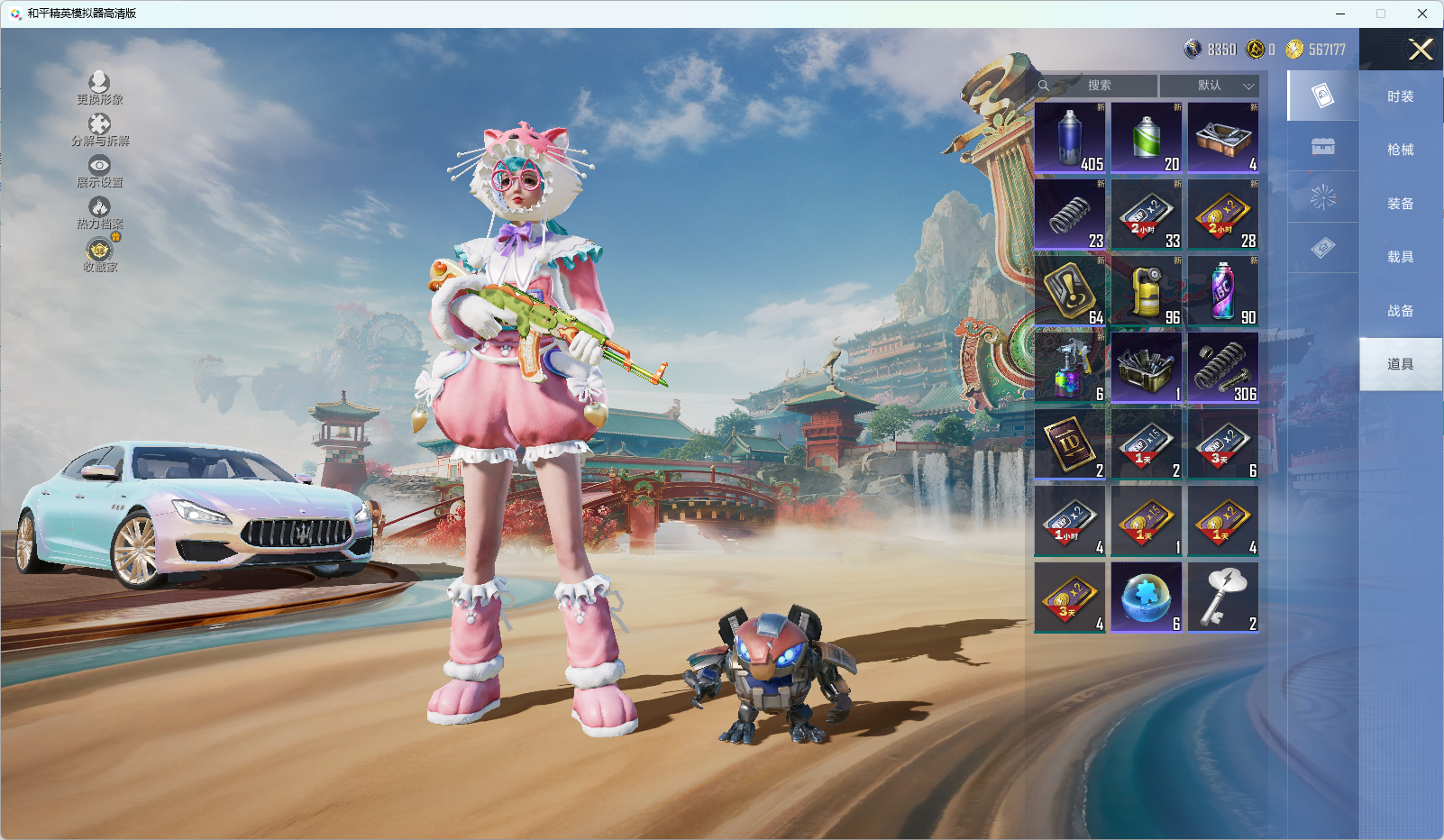Select the blue spray can with 405

click(x=1070, y=138)
